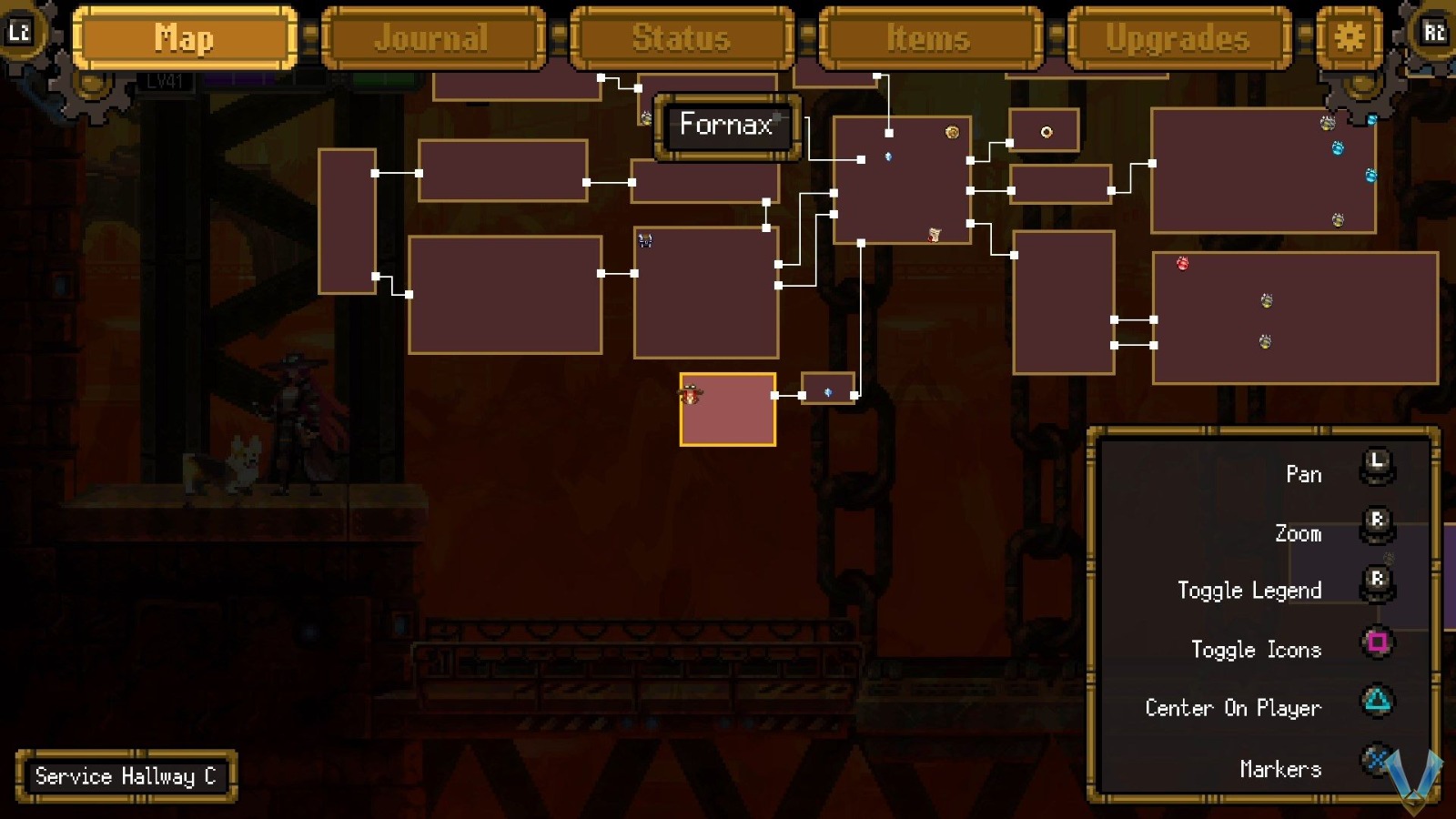Image resolution: width=1456 pixels, height=819 pixels.
Task: Click the white ring save point icon on the map
Action: [1048, 130]
